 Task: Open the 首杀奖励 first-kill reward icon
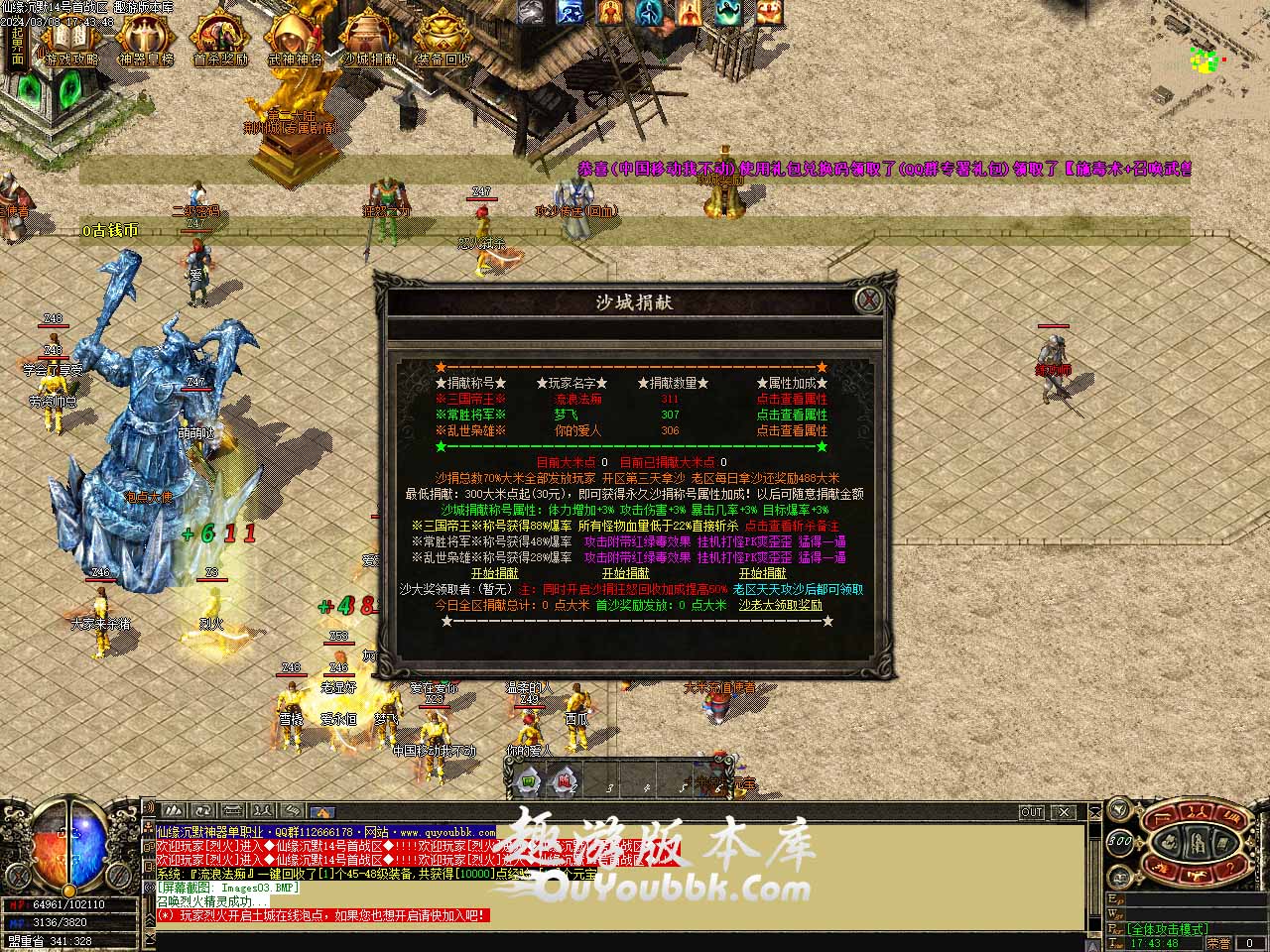click(219, 41)
